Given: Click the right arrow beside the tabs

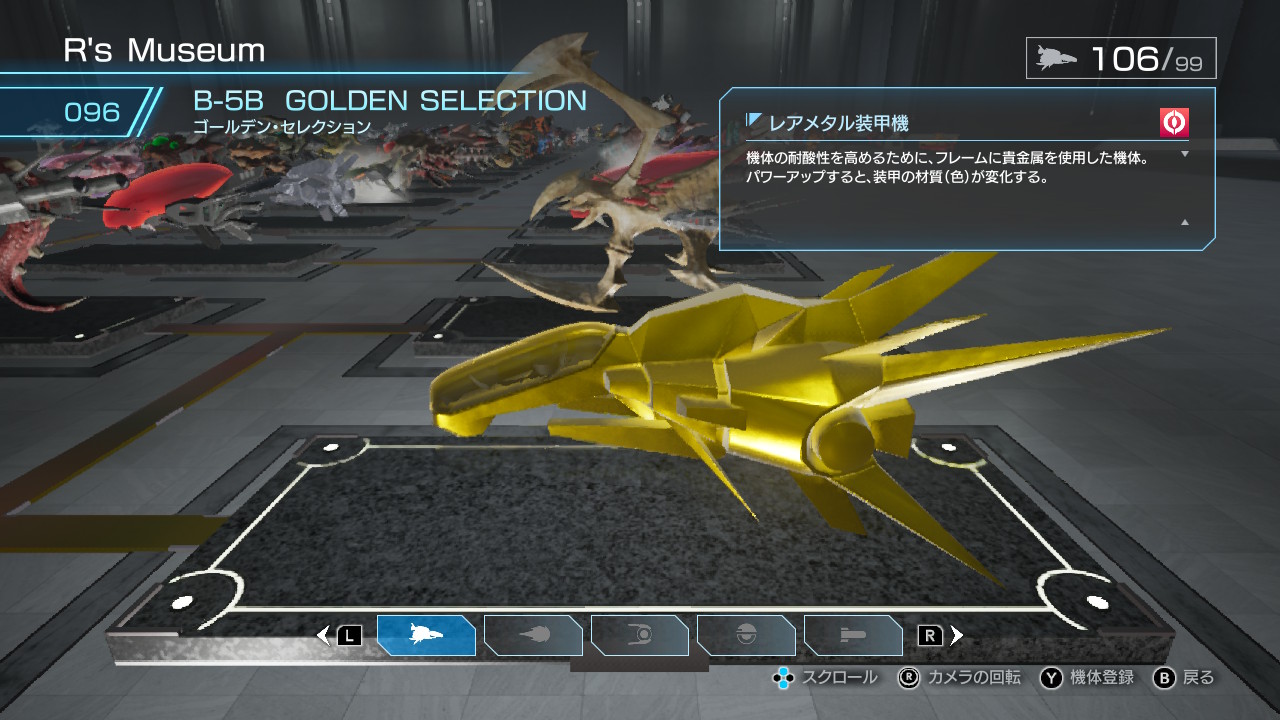Looking at the screenshot, I should pos(957,635).
